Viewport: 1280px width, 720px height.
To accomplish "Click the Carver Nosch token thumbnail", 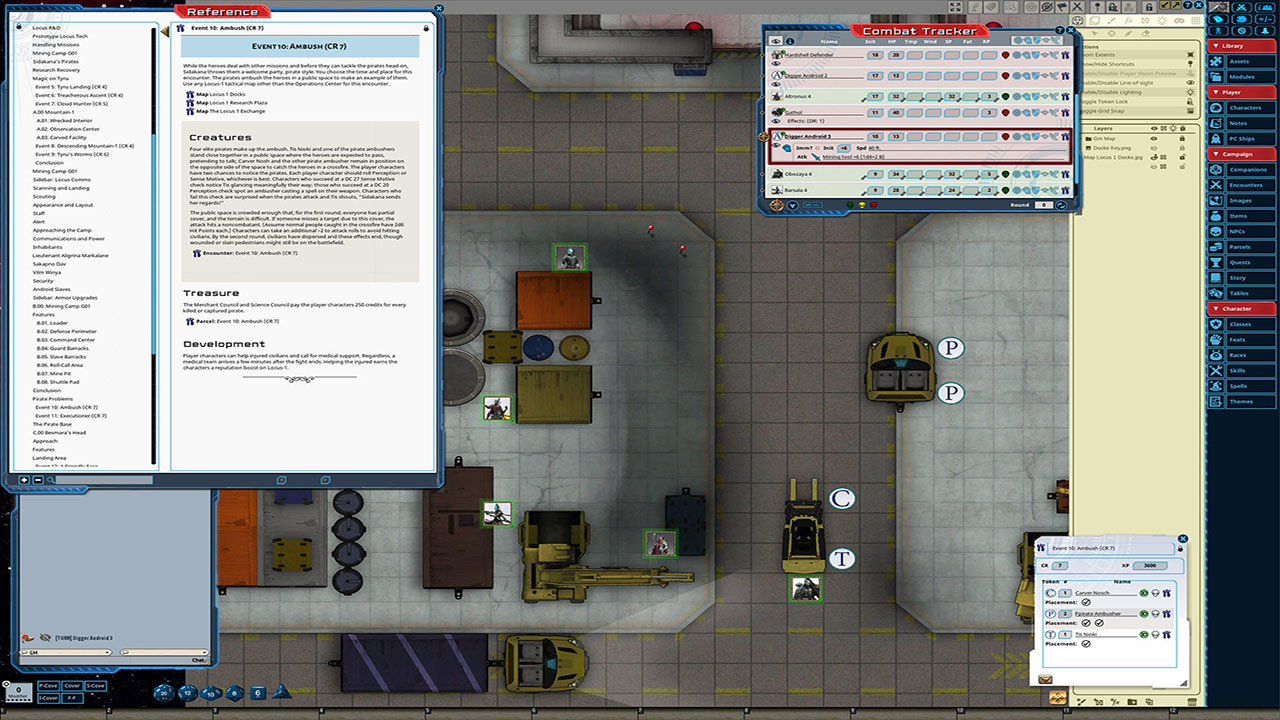I will coord(1051,593).
